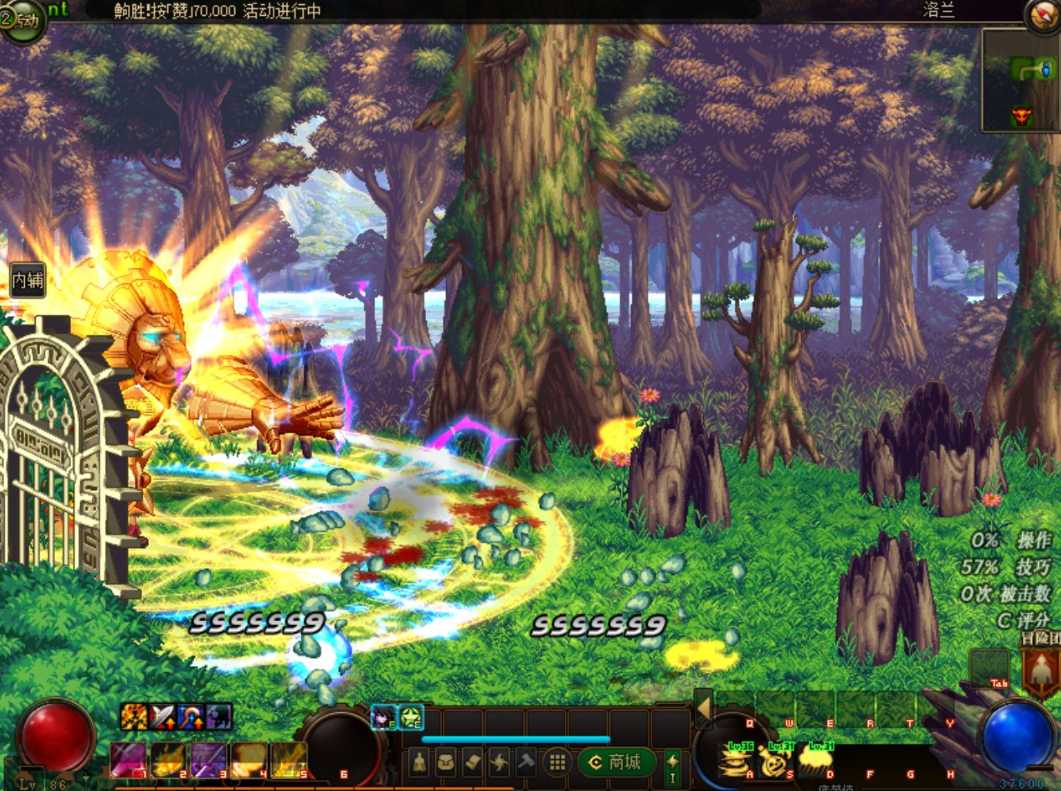Click the fiery explosion buff icon

pos(134,716)
